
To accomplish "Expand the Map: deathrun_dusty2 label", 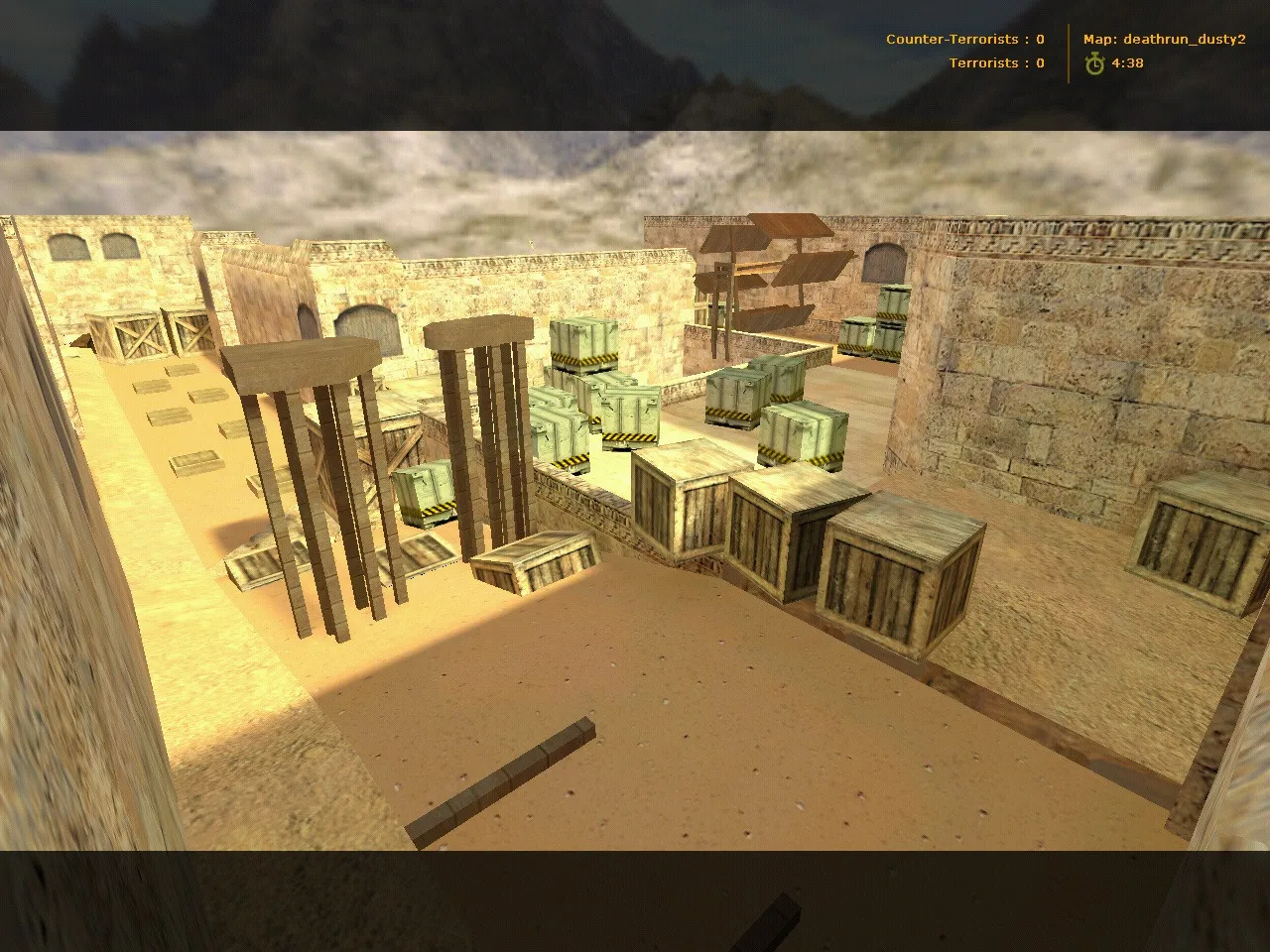I will 1163,40.
